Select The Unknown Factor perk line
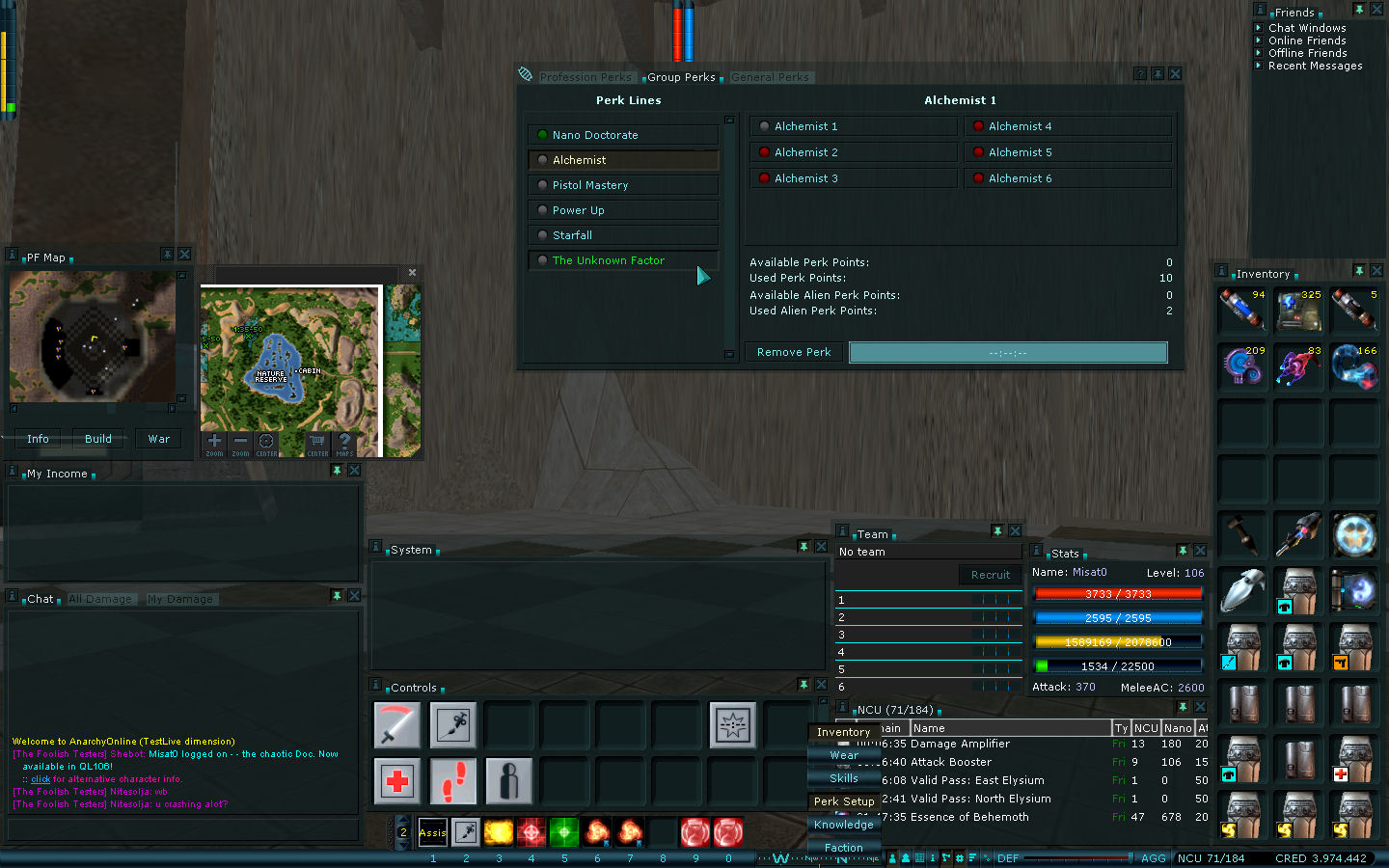Viewport: 1389px width, 868px height. tap(609, 260)
